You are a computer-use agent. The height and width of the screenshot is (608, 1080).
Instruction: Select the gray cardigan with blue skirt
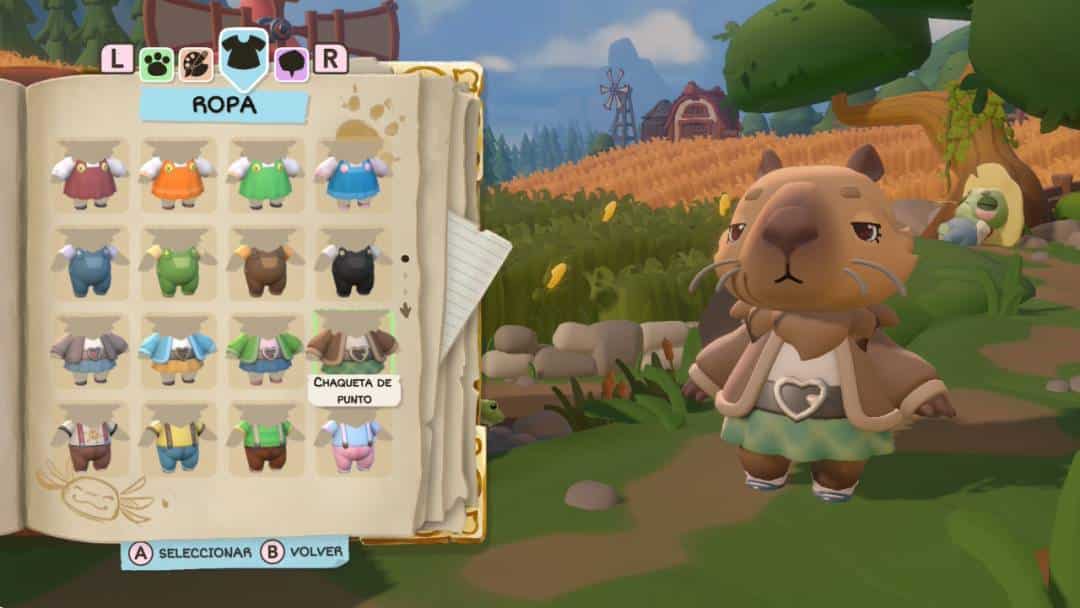(x=89, y=352)
